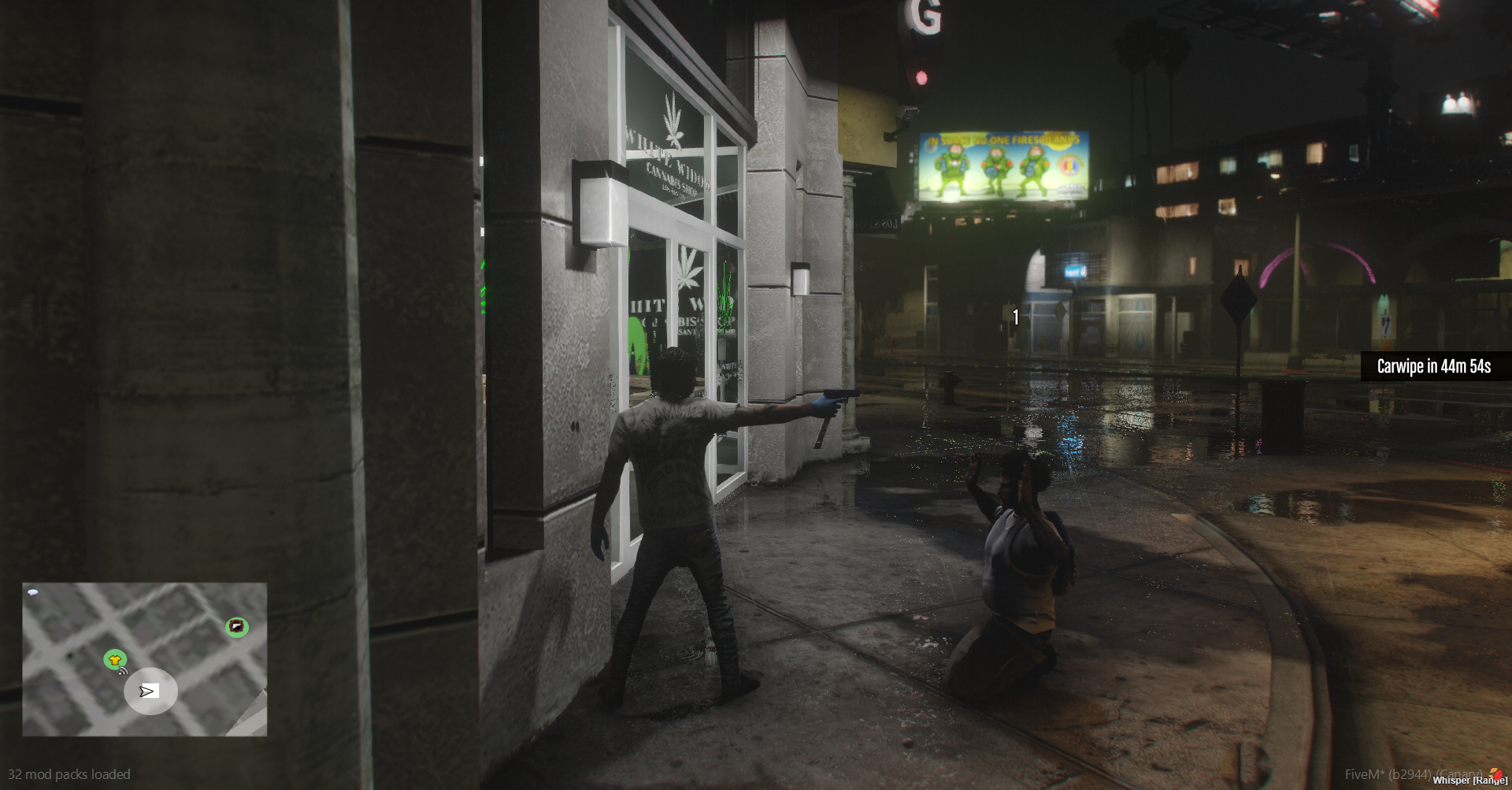Select the gun shop marker on minimap
1512x790 pixels.
[237, 627]
